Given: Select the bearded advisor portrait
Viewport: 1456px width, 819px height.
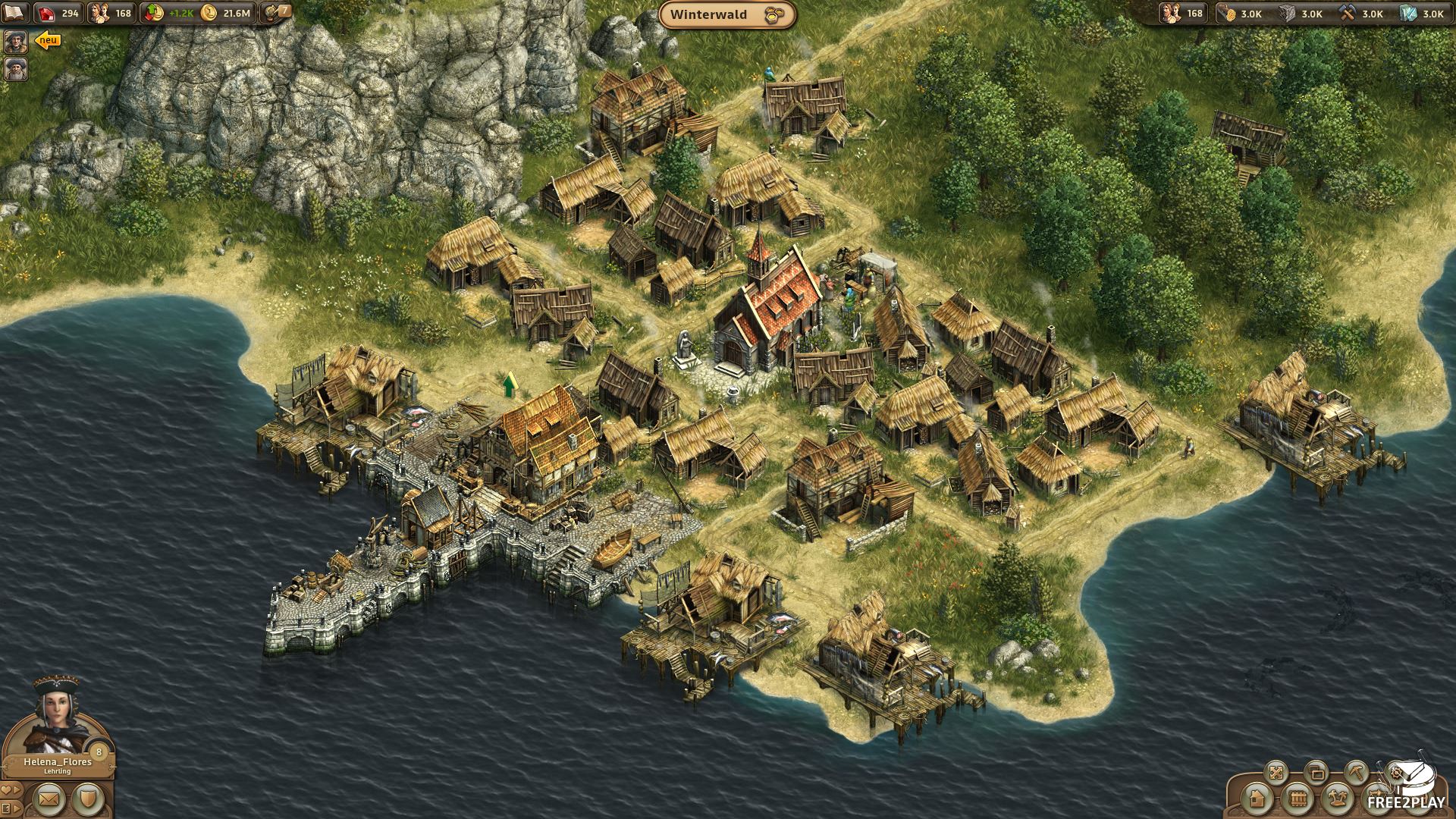Looking at the screenshot, I should pos(16,69).
